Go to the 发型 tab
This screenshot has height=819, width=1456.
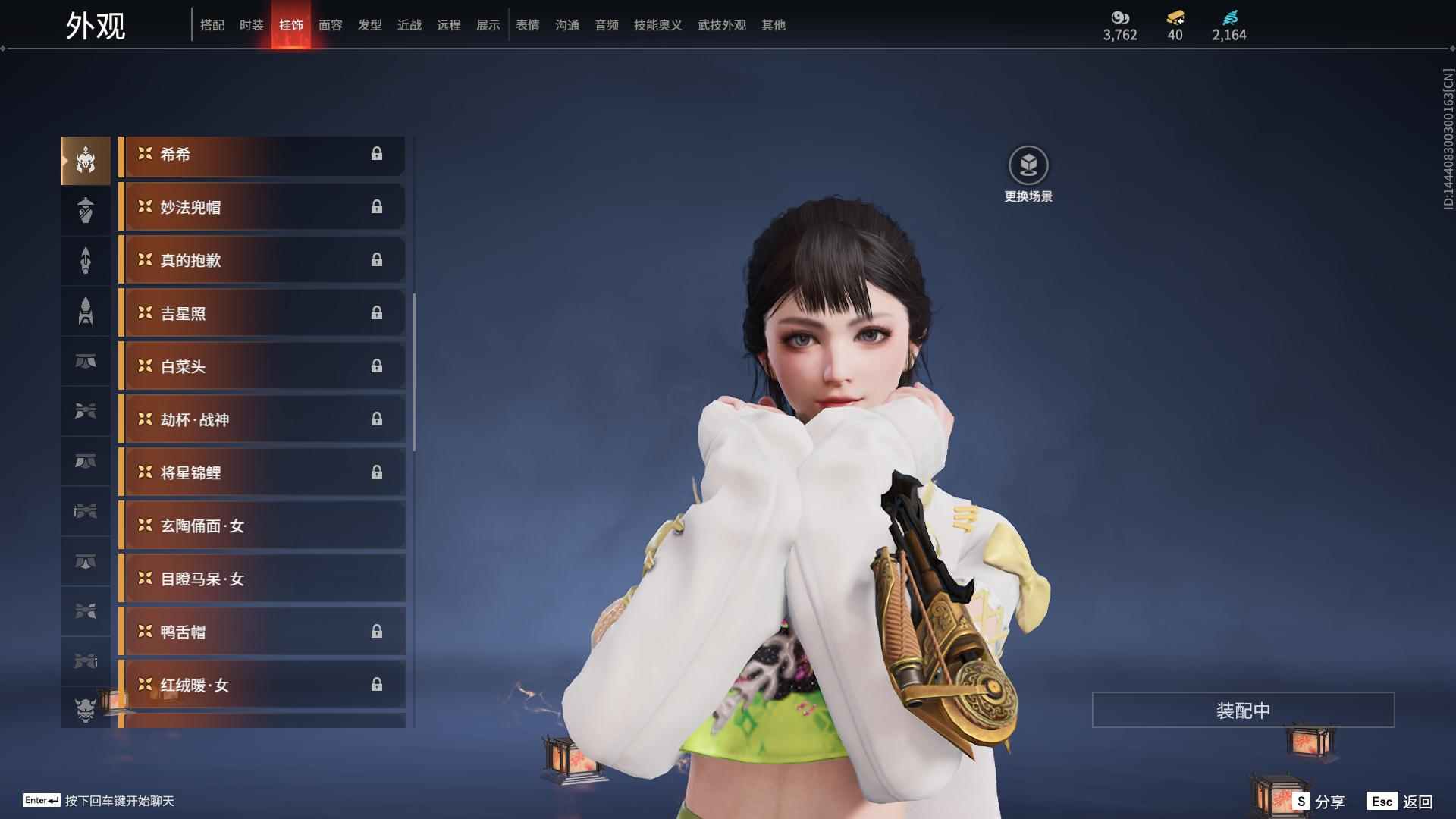click(x=370, y=25)
